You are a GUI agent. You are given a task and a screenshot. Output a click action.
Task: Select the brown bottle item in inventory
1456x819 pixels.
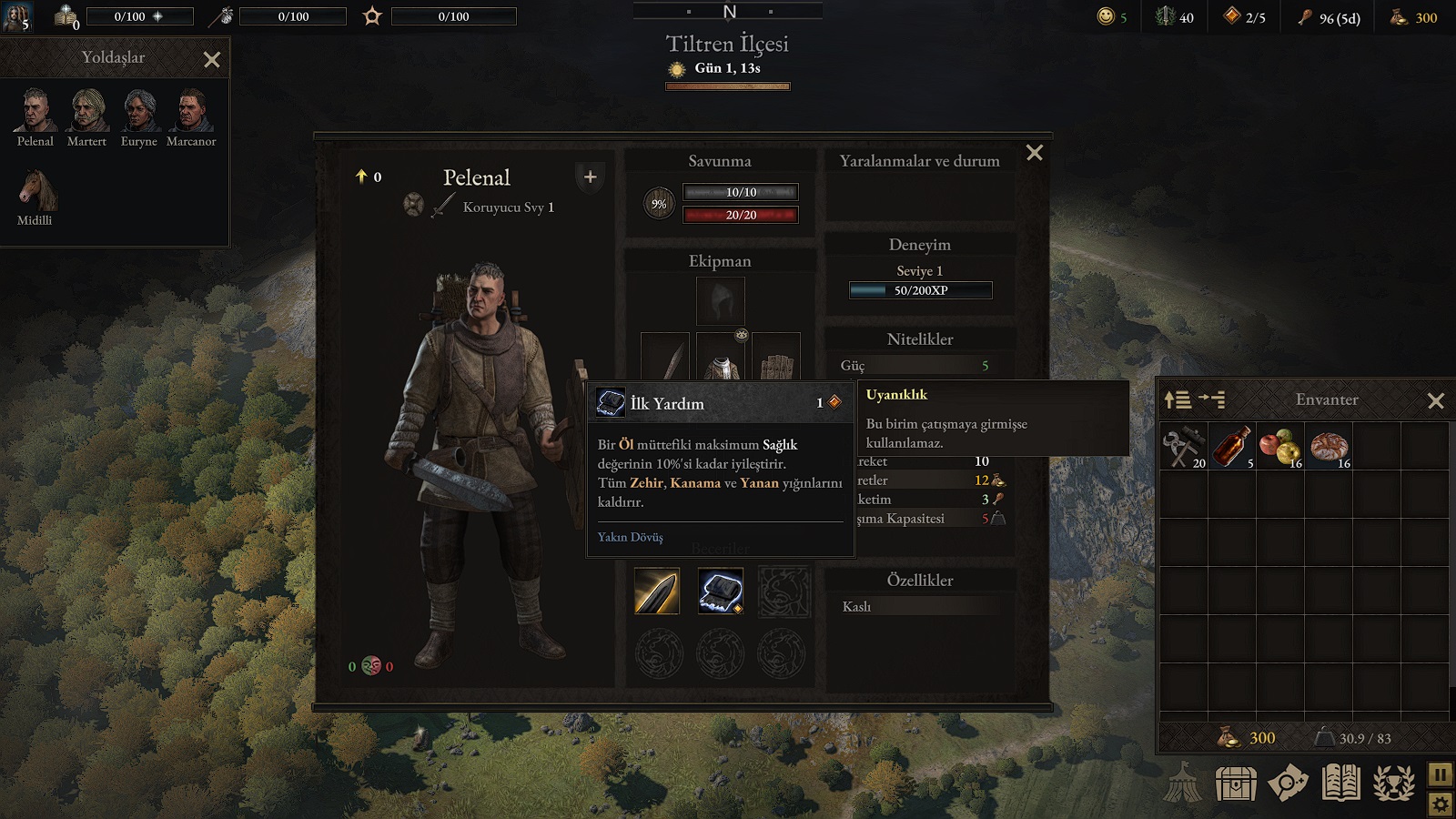pos(1231,447)
